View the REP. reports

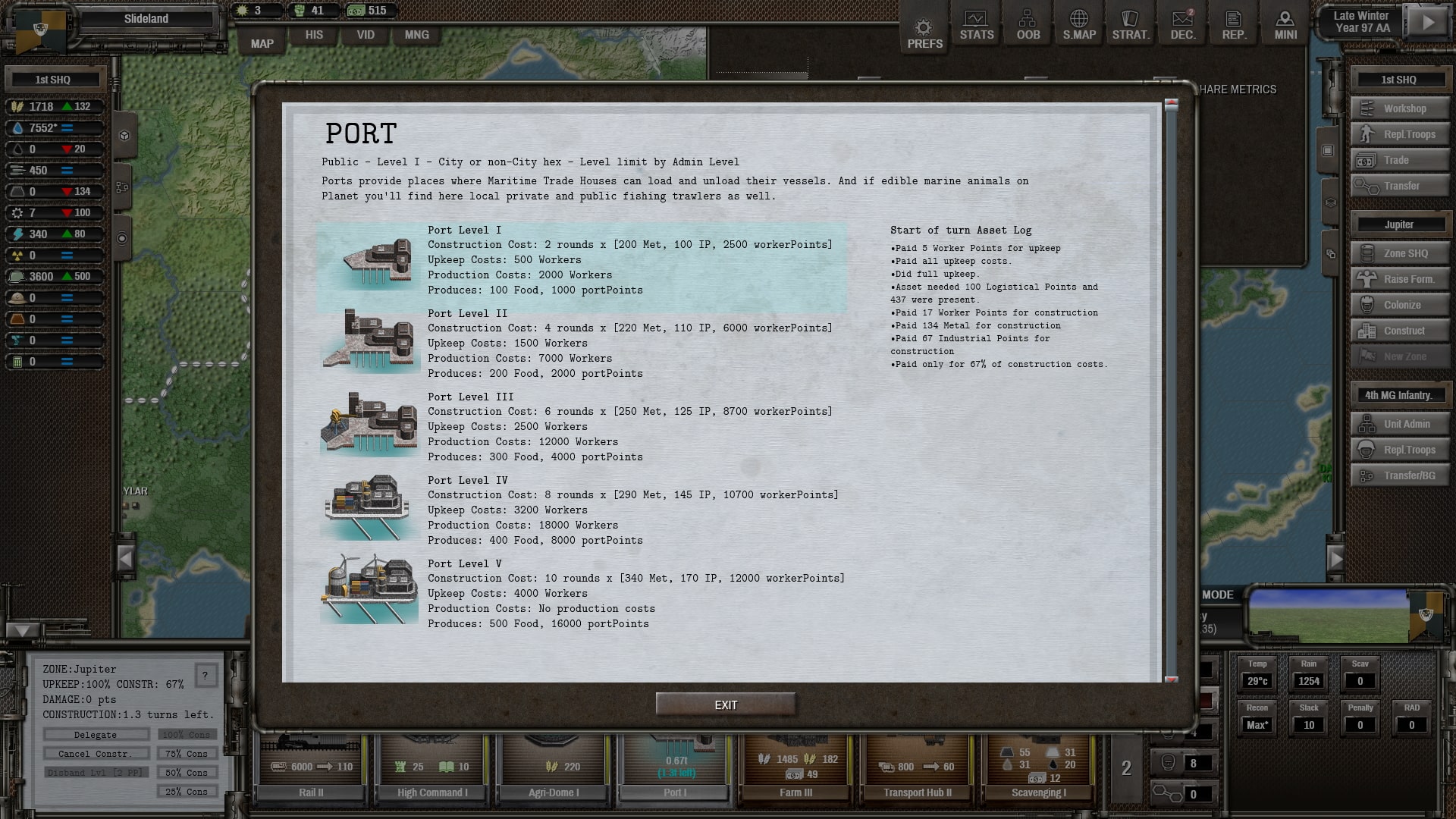tap(1234, 26)
